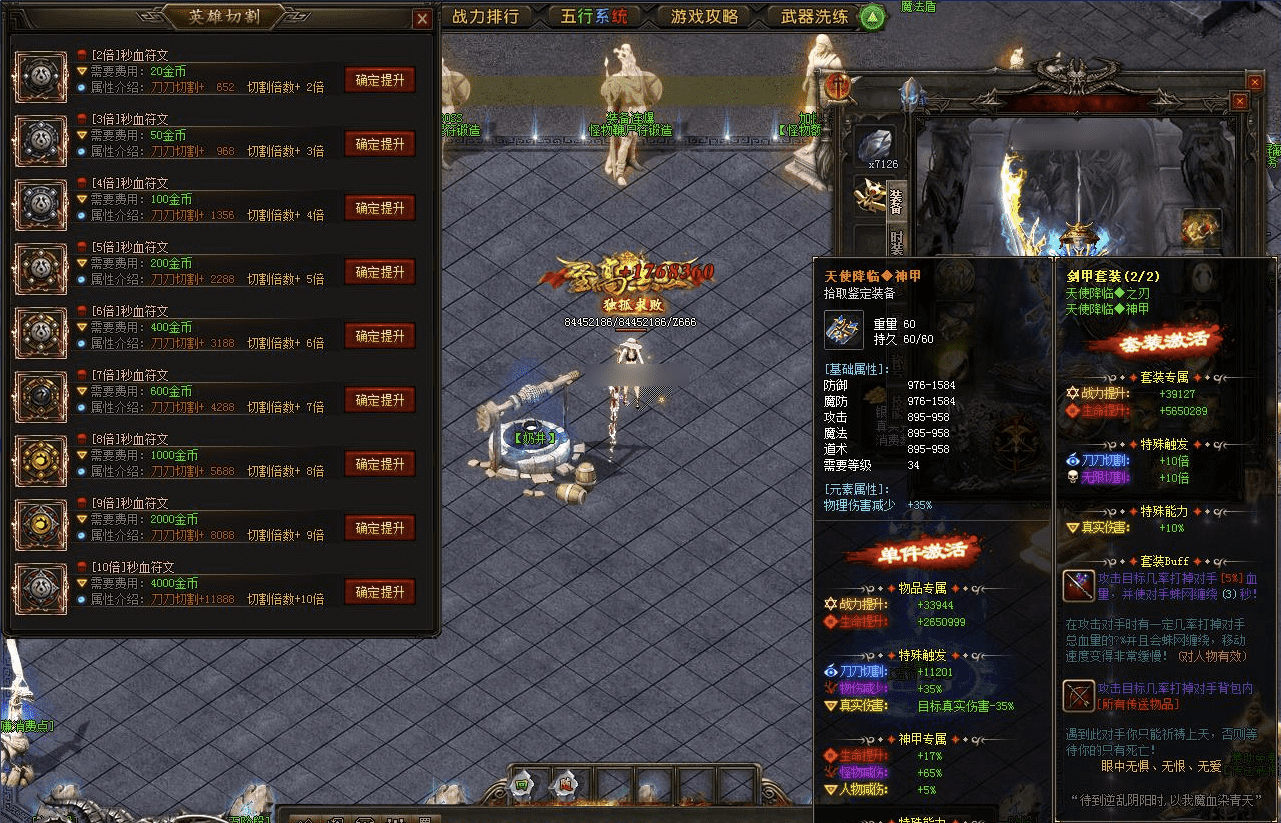Click 确定提升 for [5倍]秒血符文
This screenshot has height=823, width=1281.
tap(380, 273)
